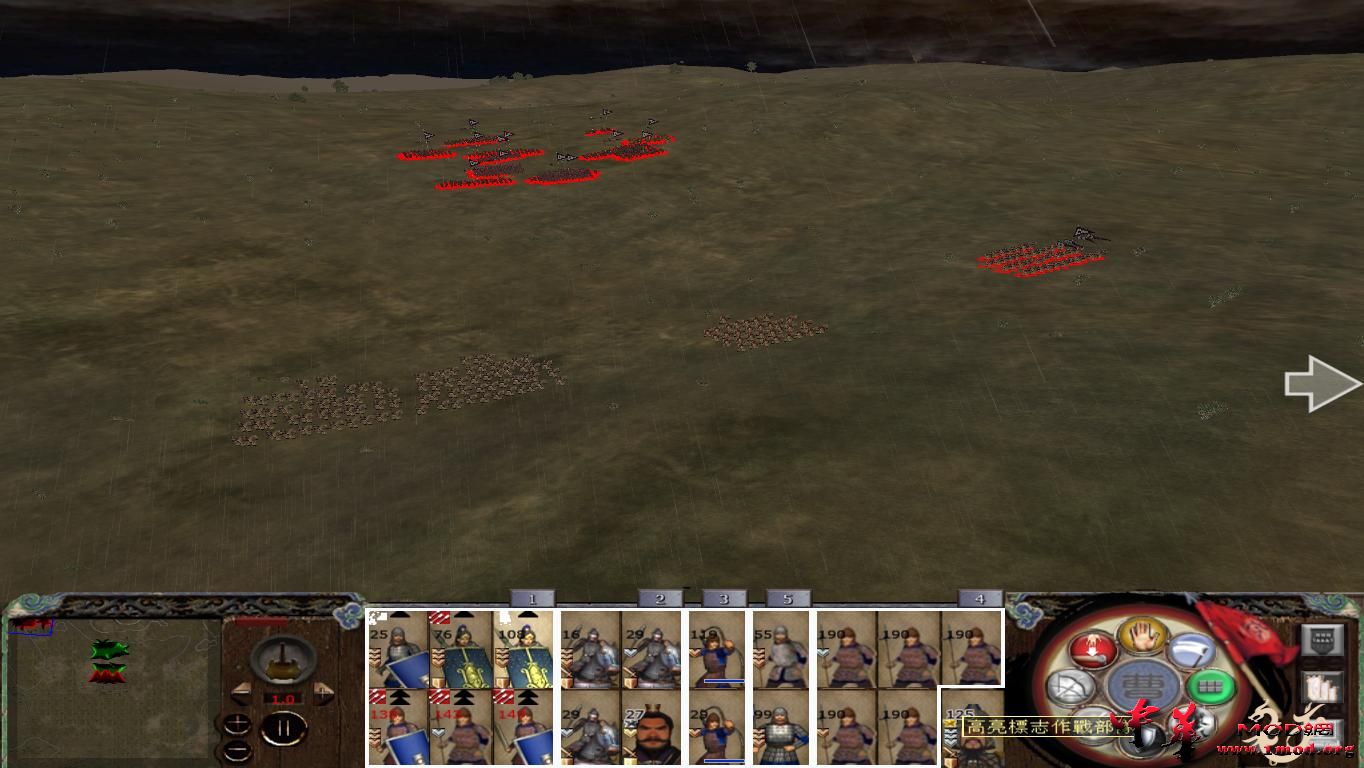Screen dimensions: 1364x768
Task: Click the large gray arrow to scroll unit cards
Action: (x=1322, y=383)
